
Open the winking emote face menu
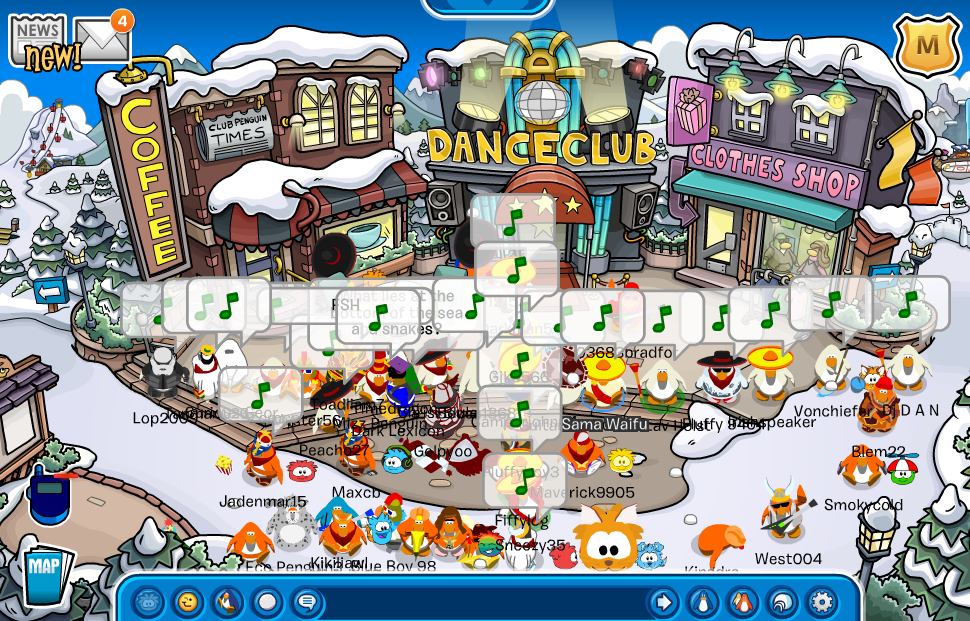pyautogui.click(x=188, y=602)
